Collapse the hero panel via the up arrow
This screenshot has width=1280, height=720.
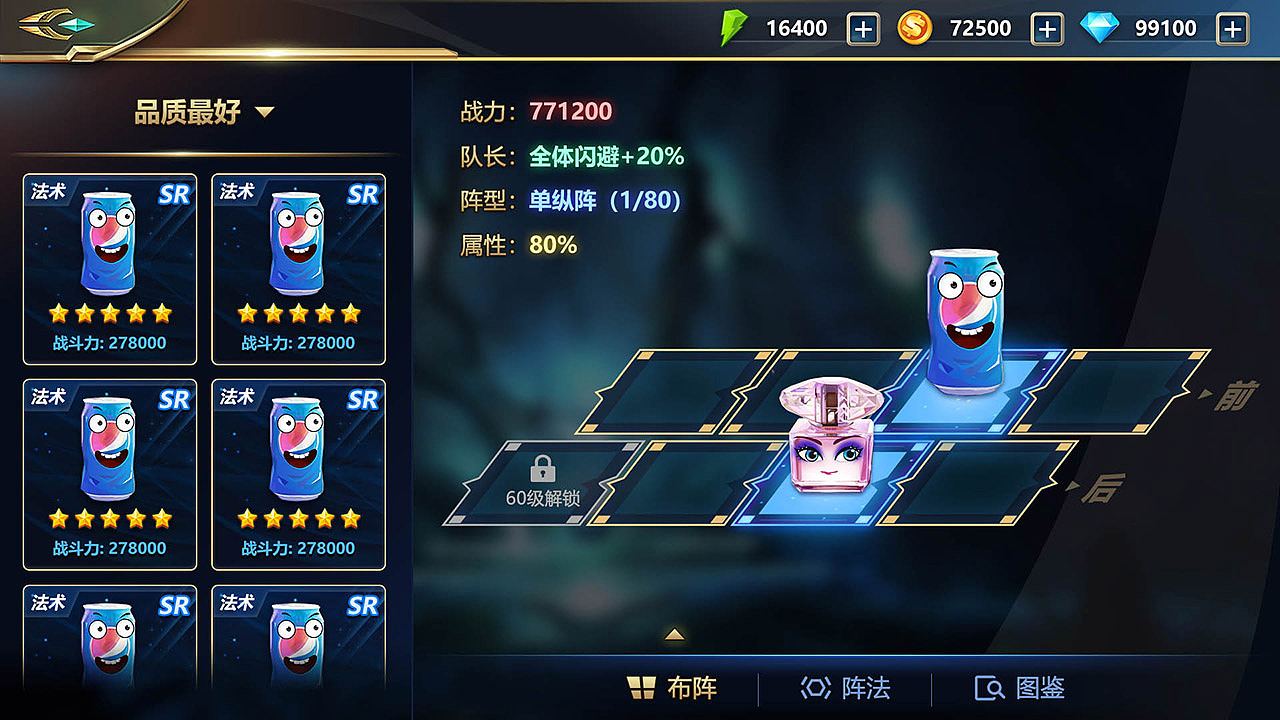(x=675, y=634)
